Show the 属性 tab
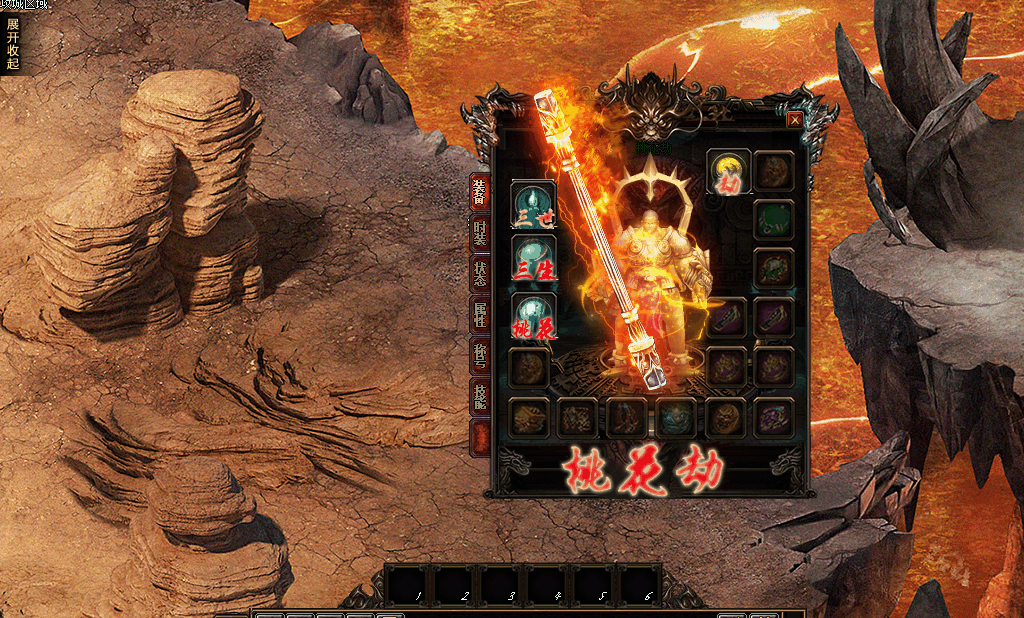 pos(480,316)
